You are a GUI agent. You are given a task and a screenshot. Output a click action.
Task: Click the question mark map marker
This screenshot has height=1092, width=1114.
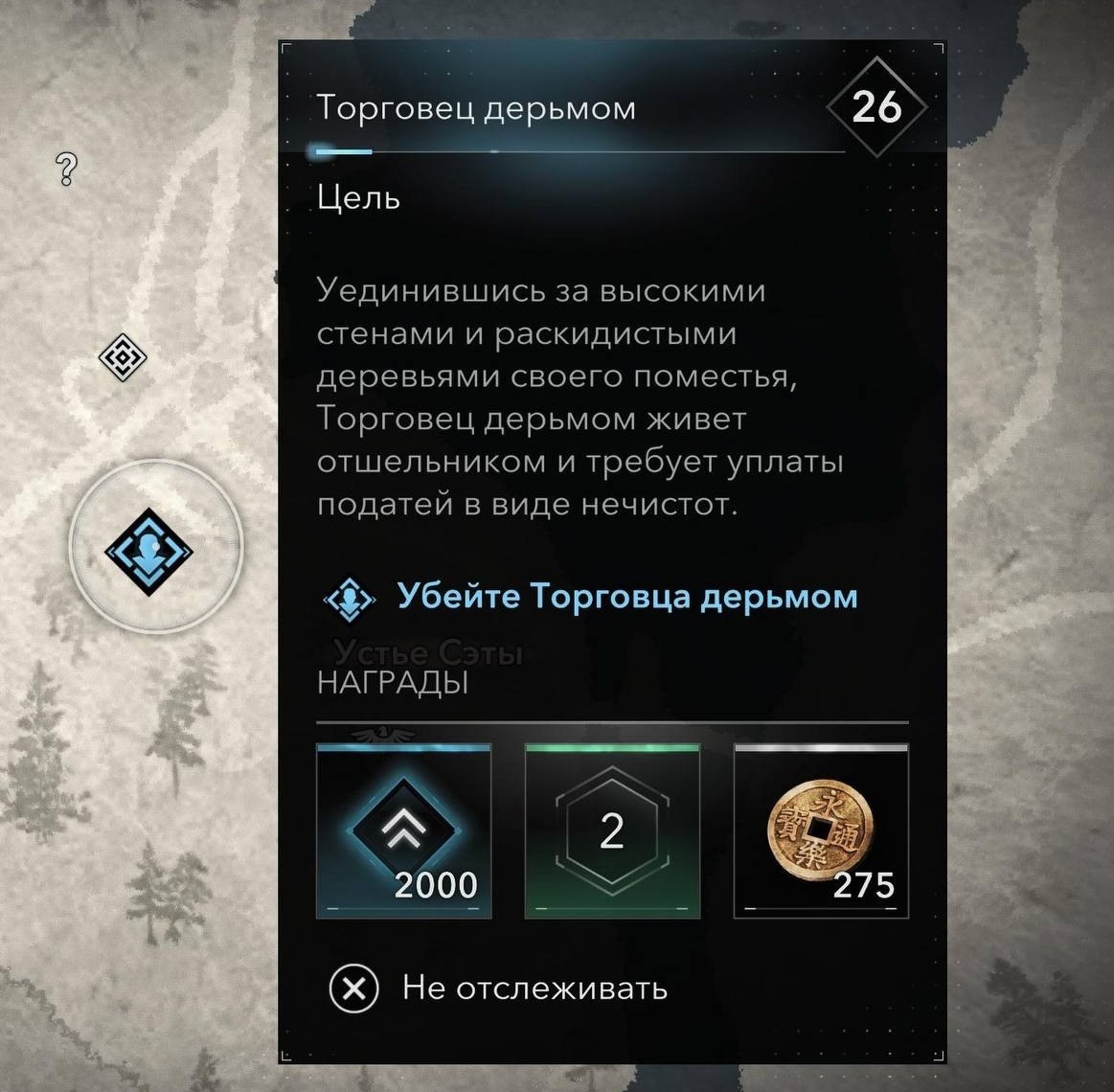pyautogui.click(x=66, y=170)
